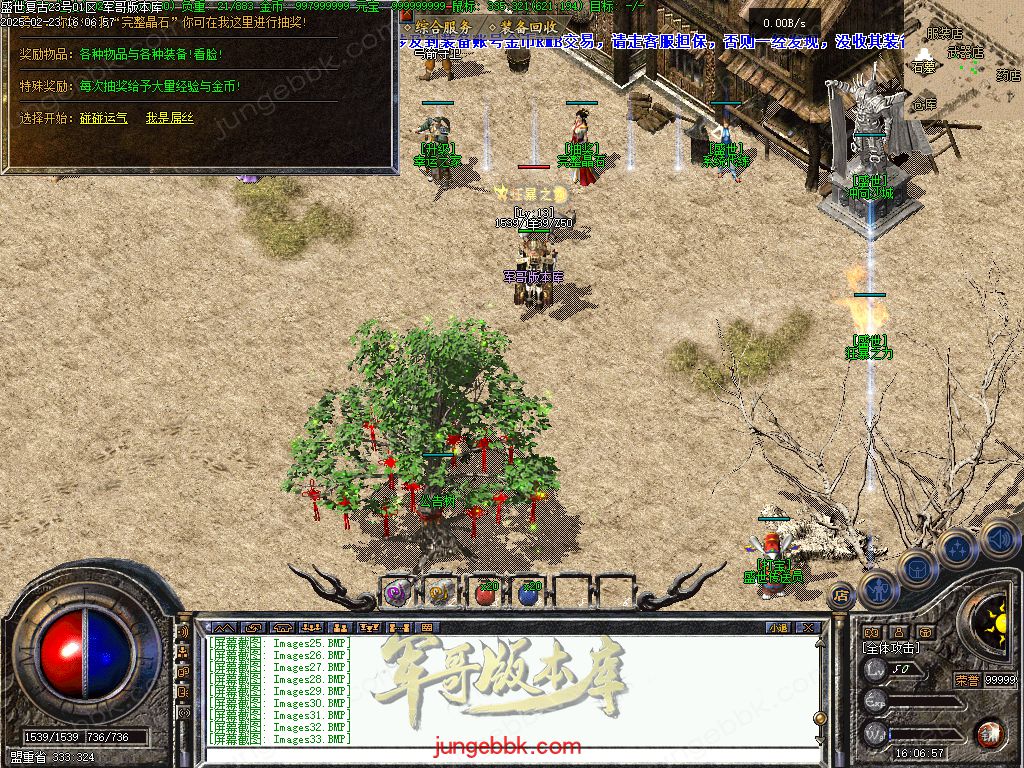This screenshot has width=1024, height=768.
Task: Open the skills sparkle icon
Action: pyautogui.click(x=957, y=549)
